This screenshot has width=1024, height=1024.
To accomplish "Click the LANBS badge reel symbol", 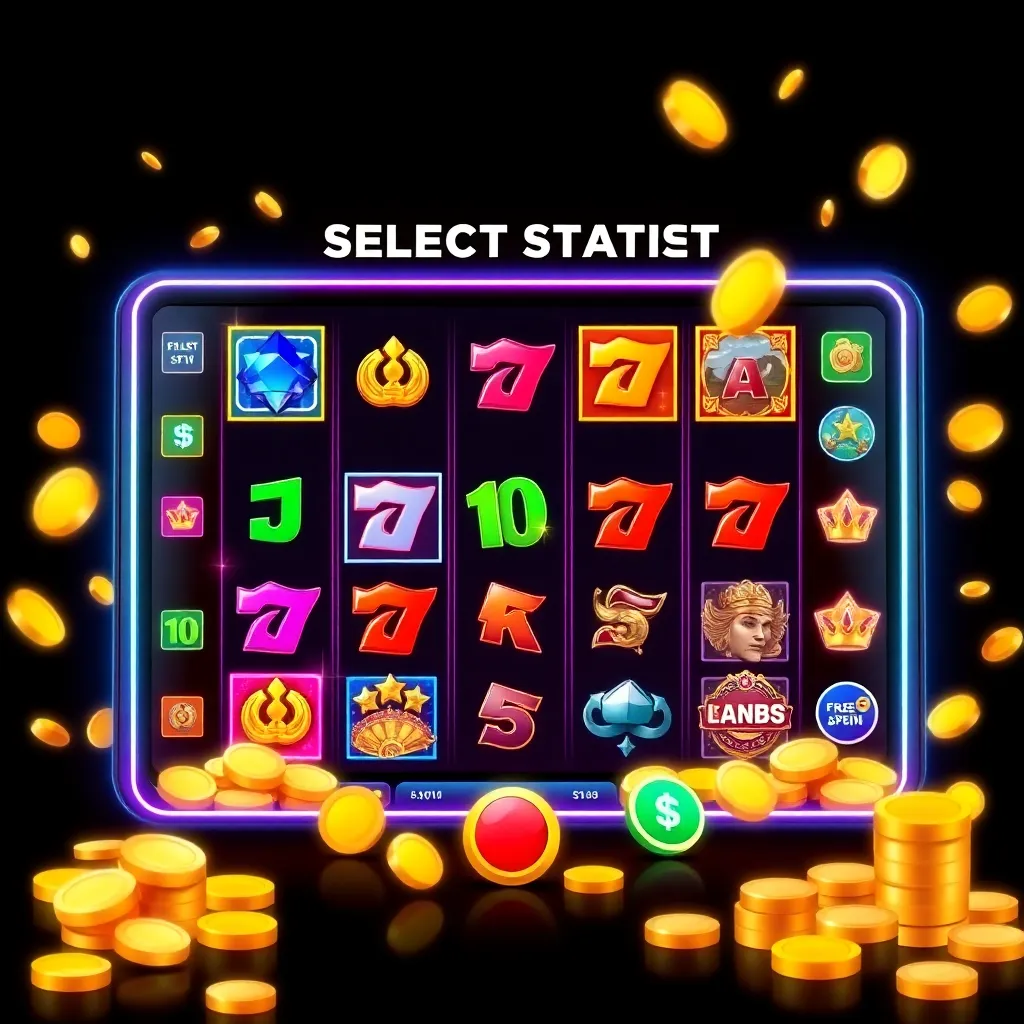I will (745, 714).
